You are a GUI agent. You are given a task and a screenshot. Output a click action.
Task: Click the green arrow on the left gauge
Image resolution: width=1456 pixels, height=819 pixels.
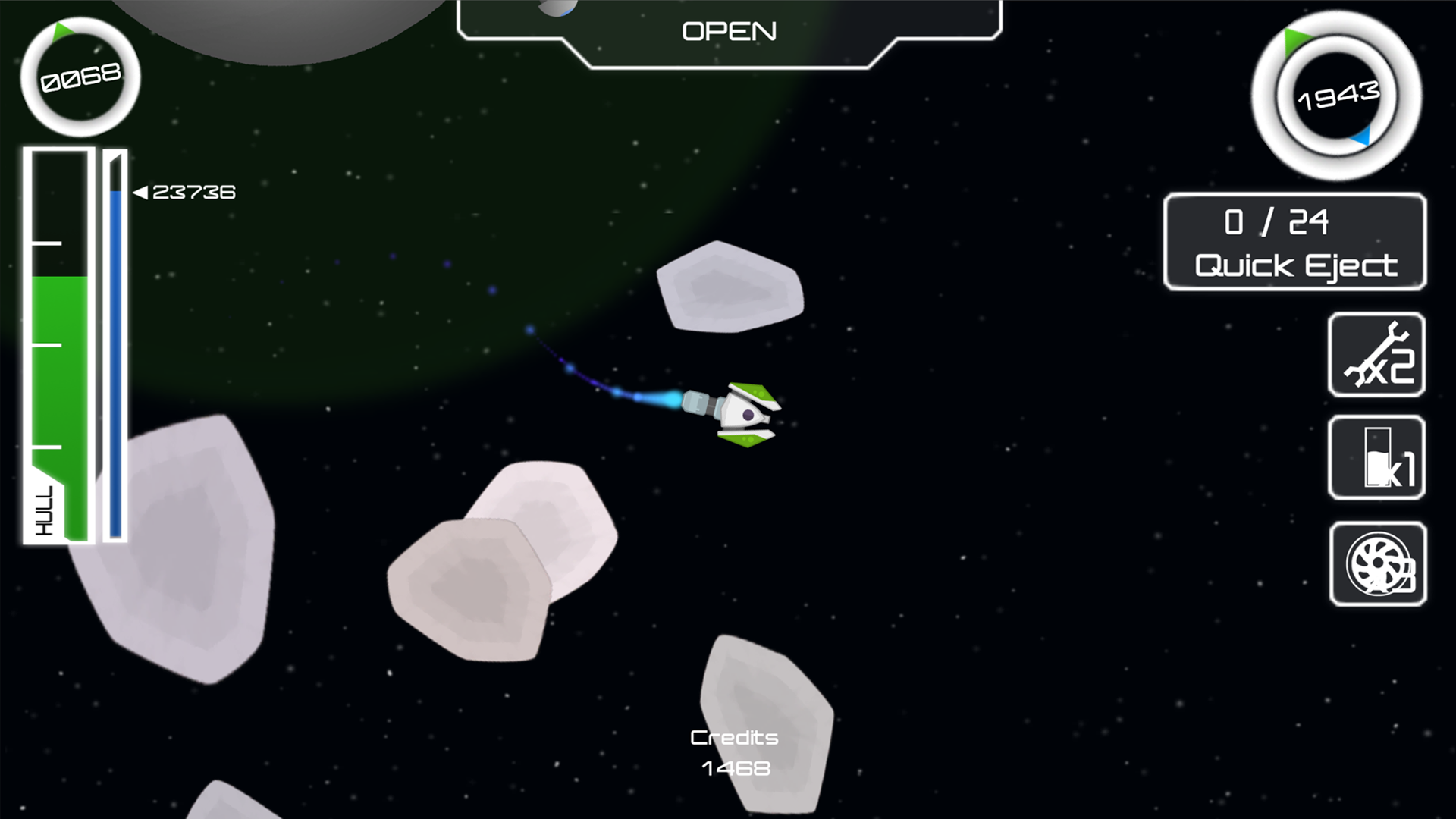click(x=63, y=33)
